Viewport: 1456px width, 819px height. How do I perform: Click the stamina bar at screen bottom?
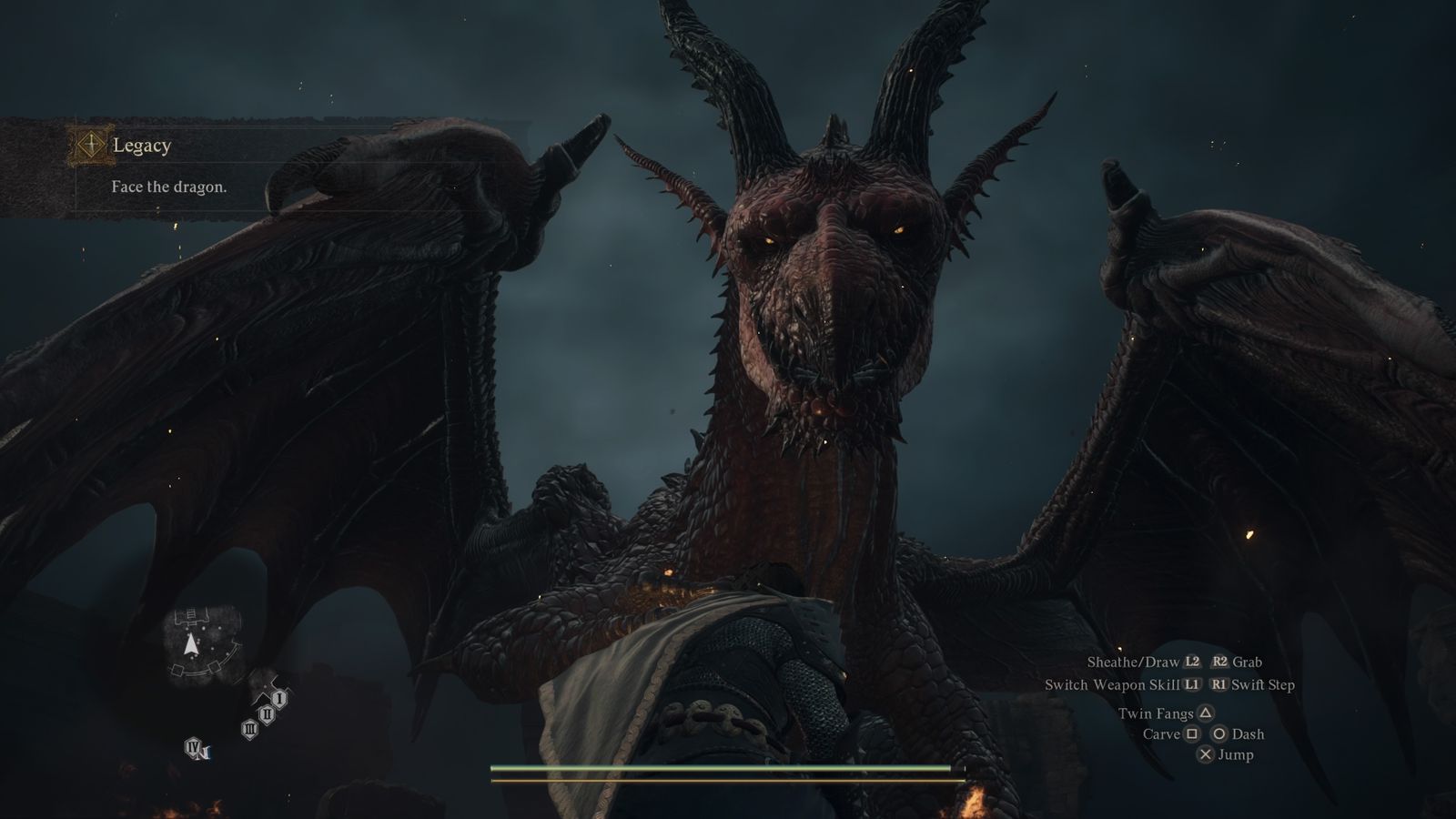coord(728,780)
